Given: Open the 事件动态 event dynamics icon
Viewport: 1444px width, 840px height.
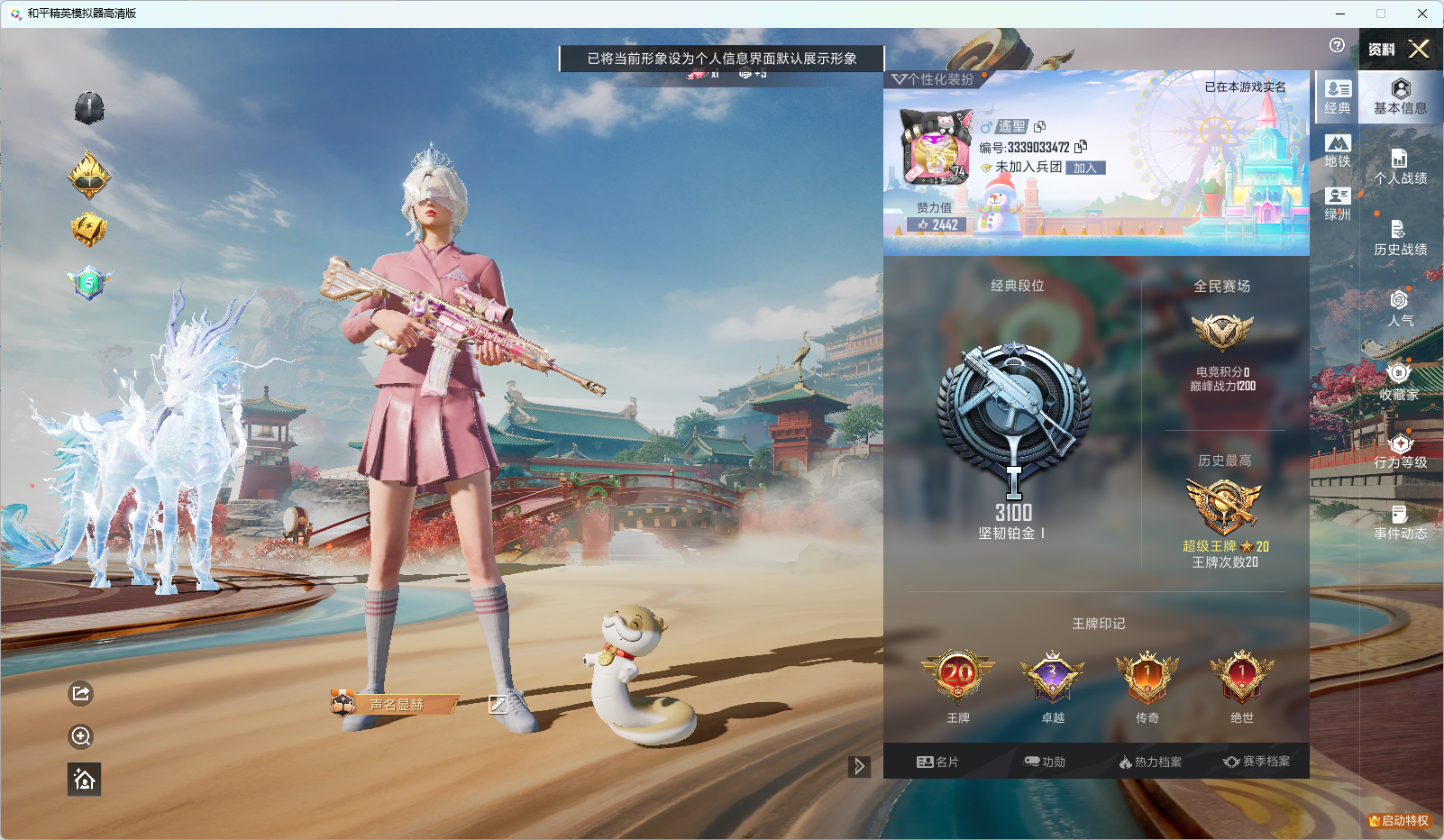Looking at the screenshot, I should 1400,521.
